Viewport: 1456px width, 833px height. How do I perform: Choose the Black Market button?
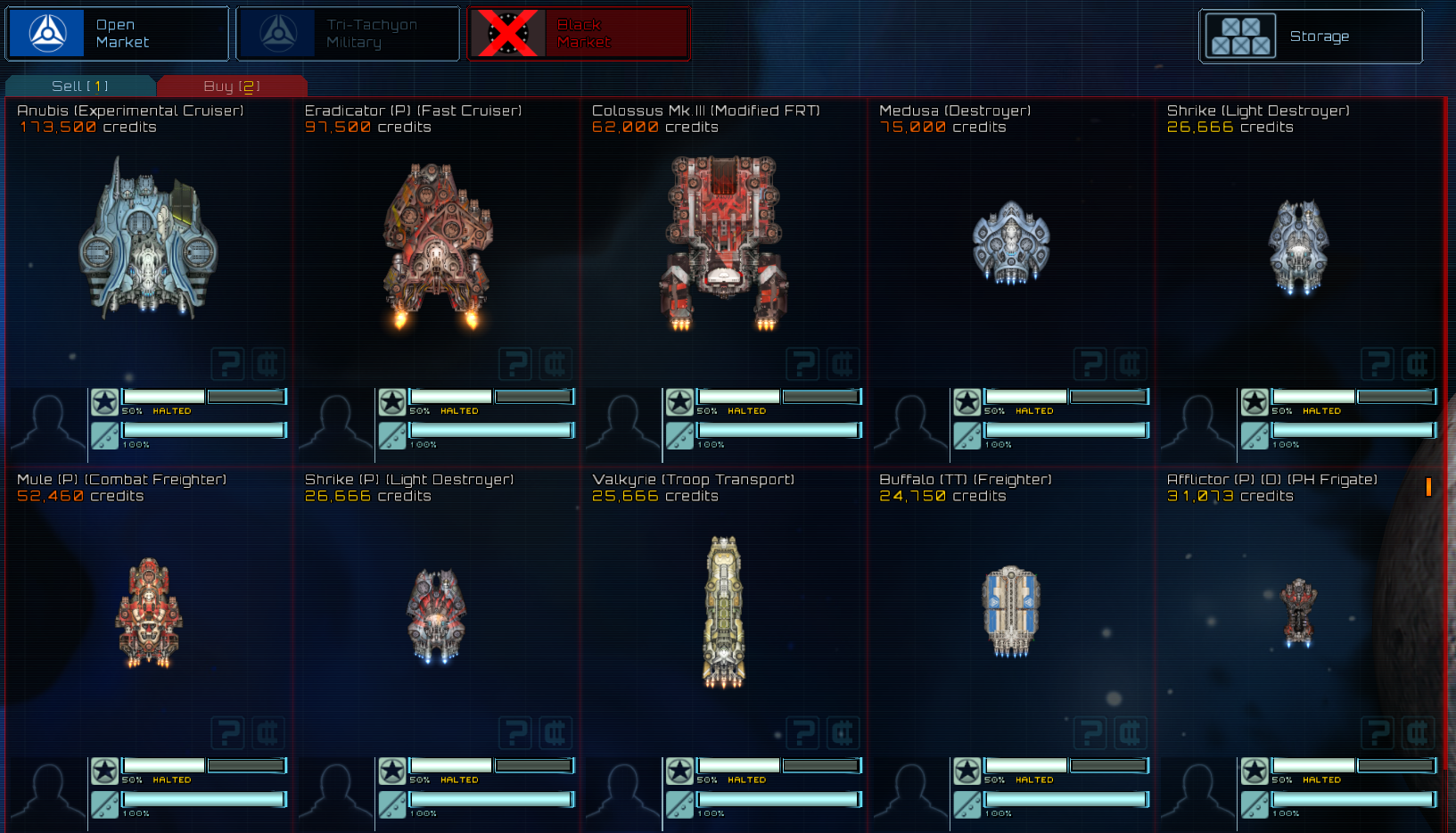[579, 34]
